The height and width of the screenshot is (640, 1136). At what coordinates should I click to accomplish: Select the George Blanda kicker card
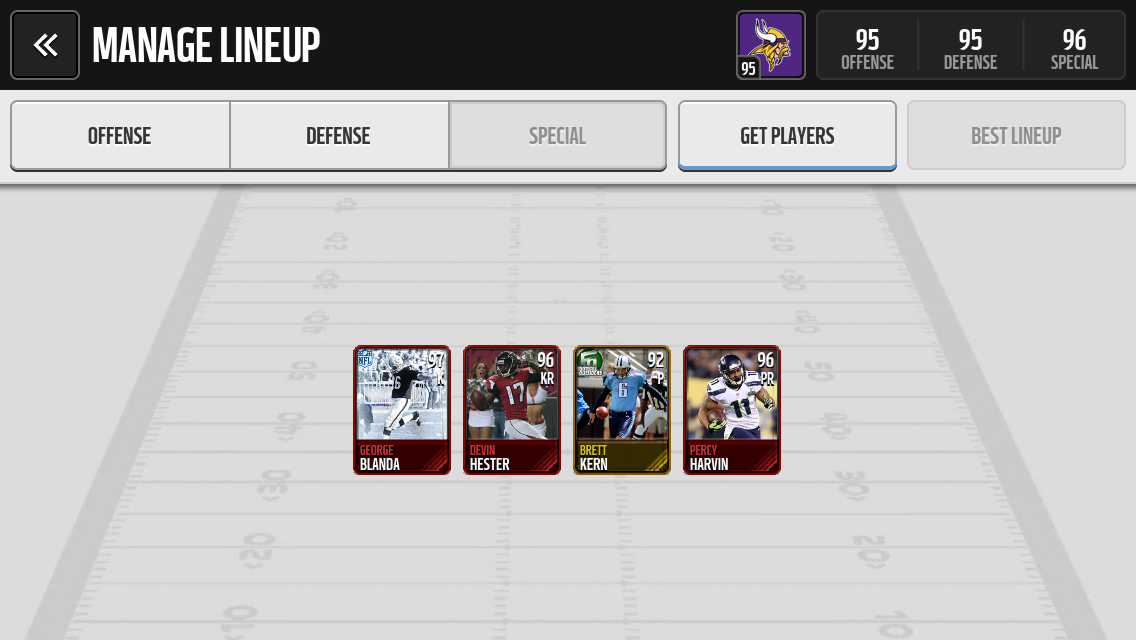tap(402, 410)
